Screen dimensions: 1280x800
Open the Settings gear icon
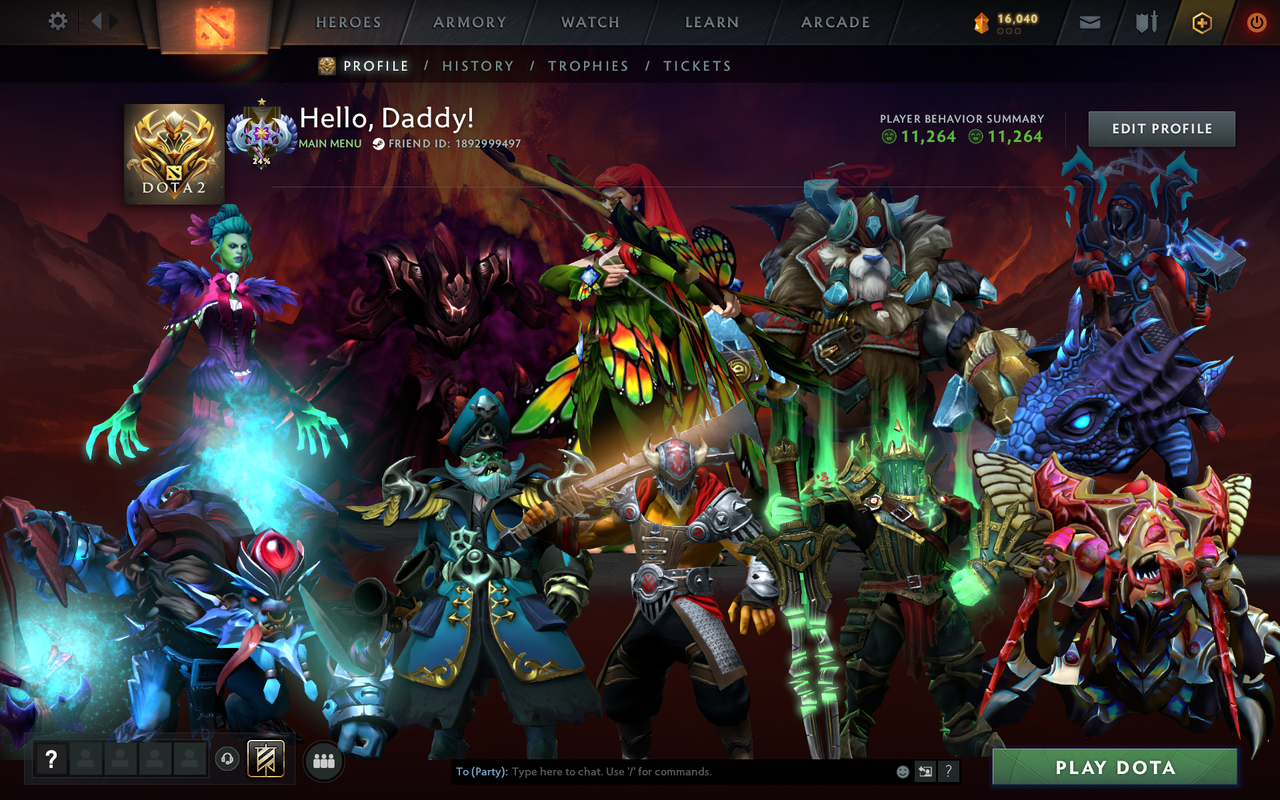pyautogui.click(x=57, y=20)
